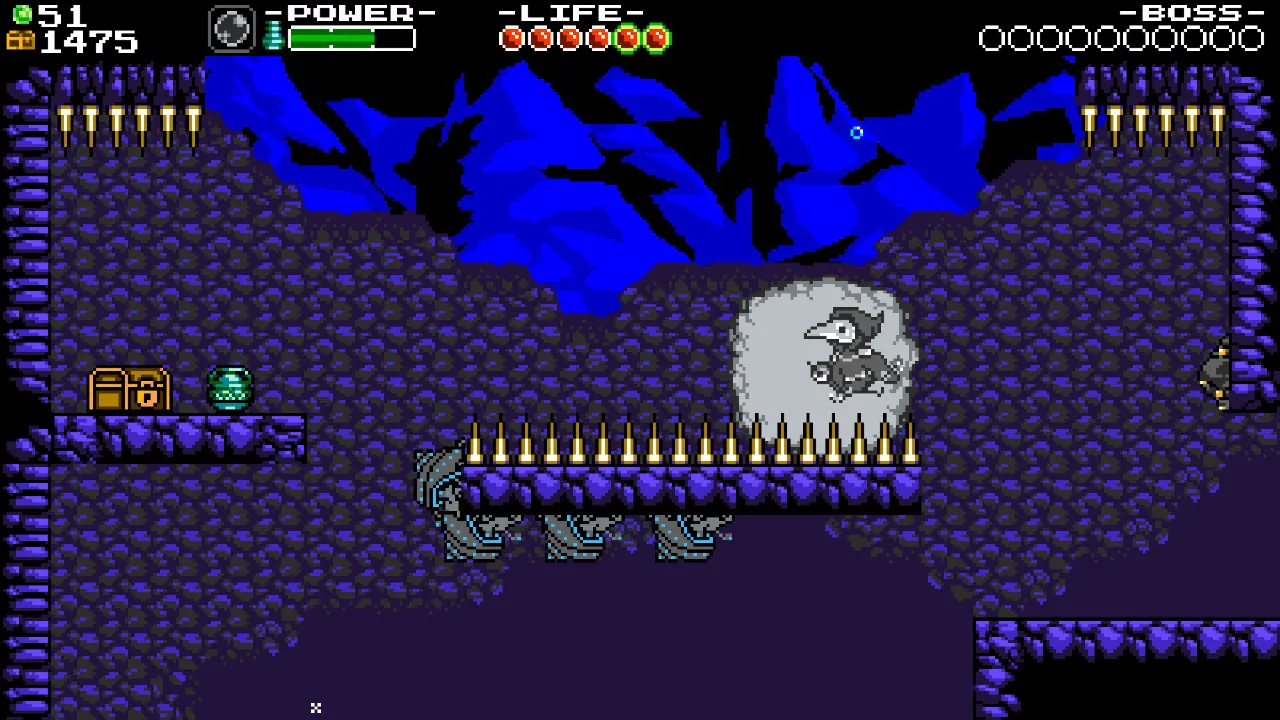Screen dimensions: 1280x720
Task: Select the gold pouch icon showing 1475
Action: (x=20, y=40)
